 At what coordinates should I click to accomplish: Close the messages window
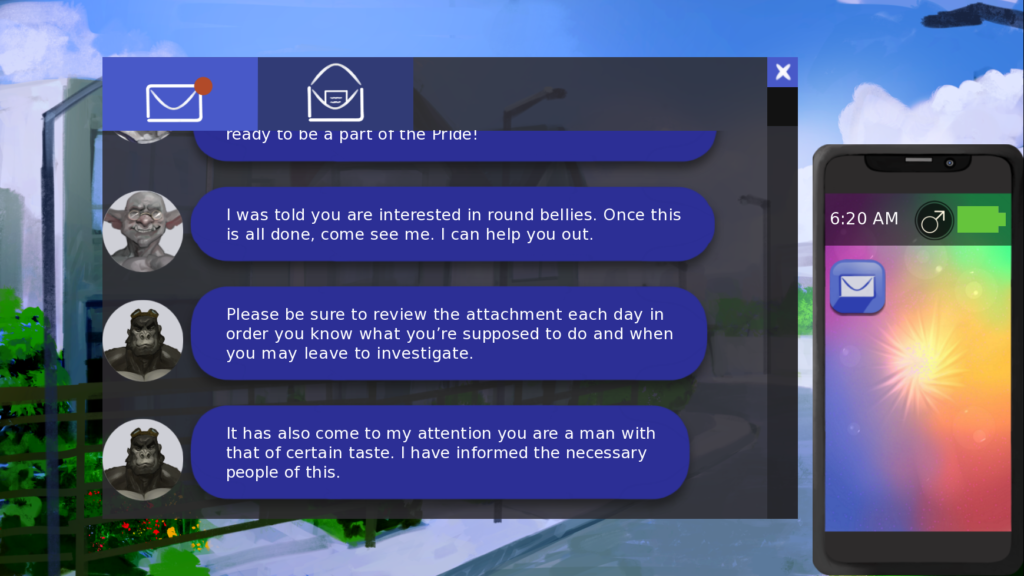point(783,72)
